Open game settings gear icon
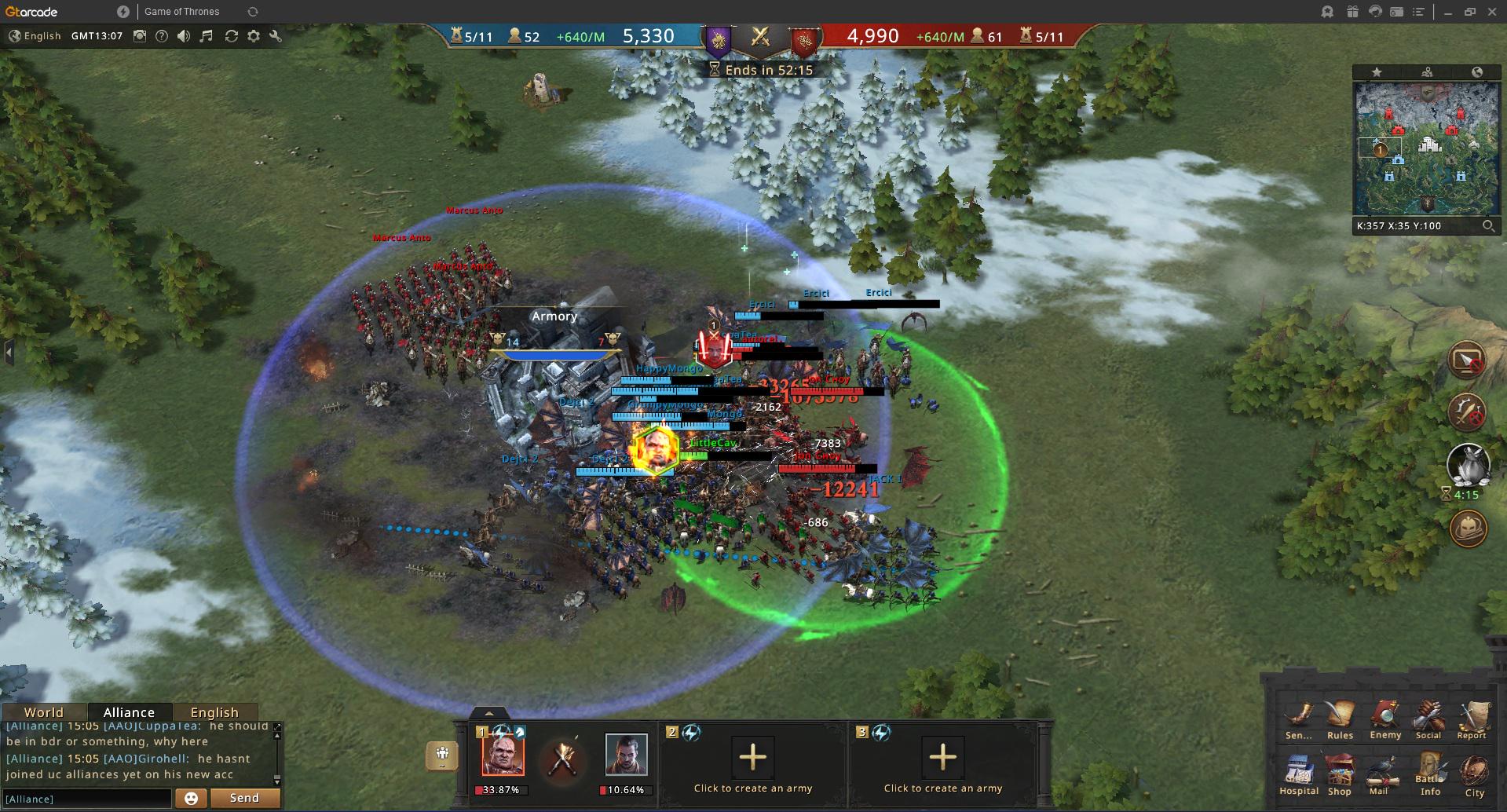1507x812 pixels. (x=254, y=36)
